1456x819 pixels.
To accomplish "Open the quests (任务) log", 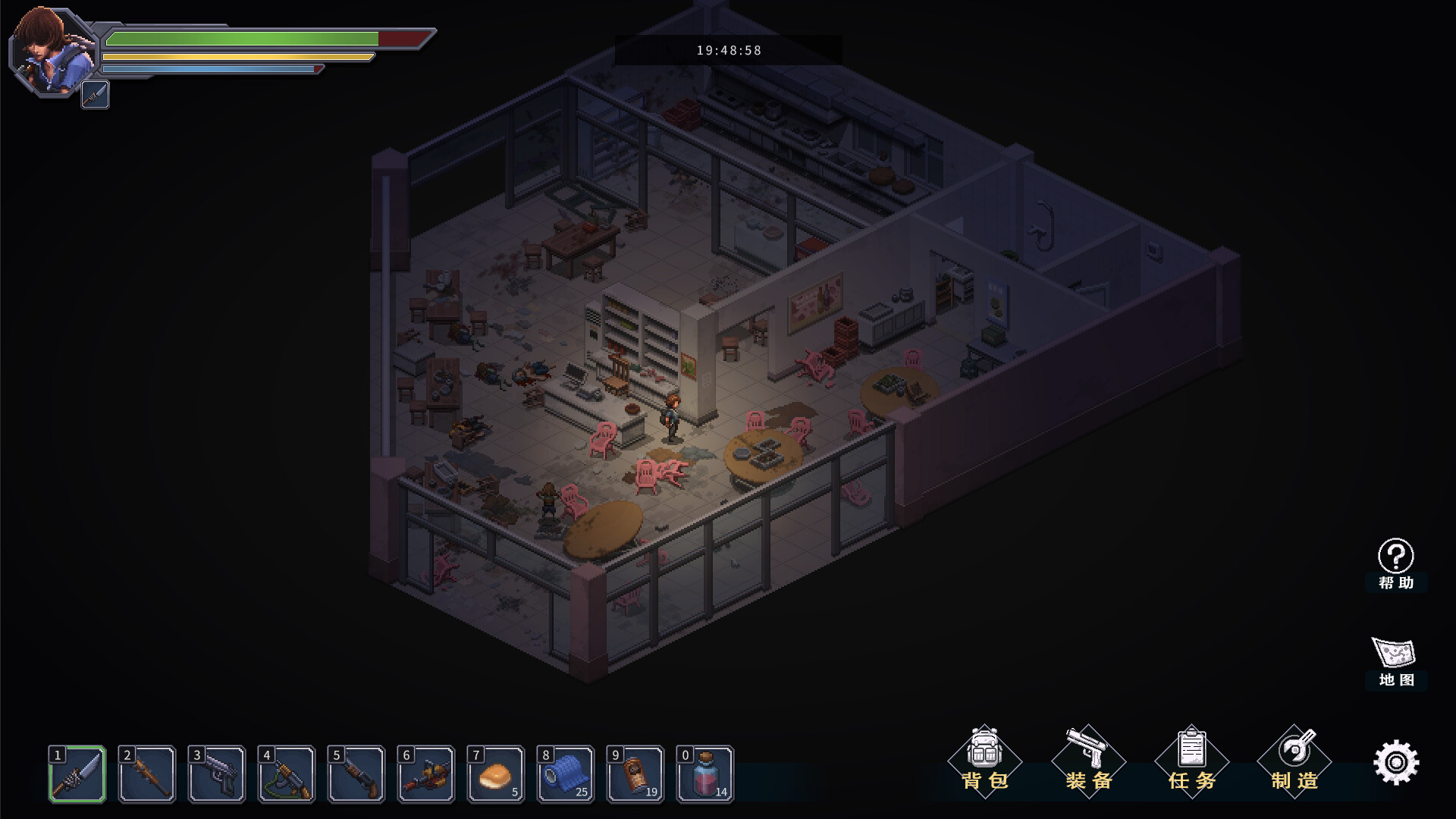I will point(1191,761).
